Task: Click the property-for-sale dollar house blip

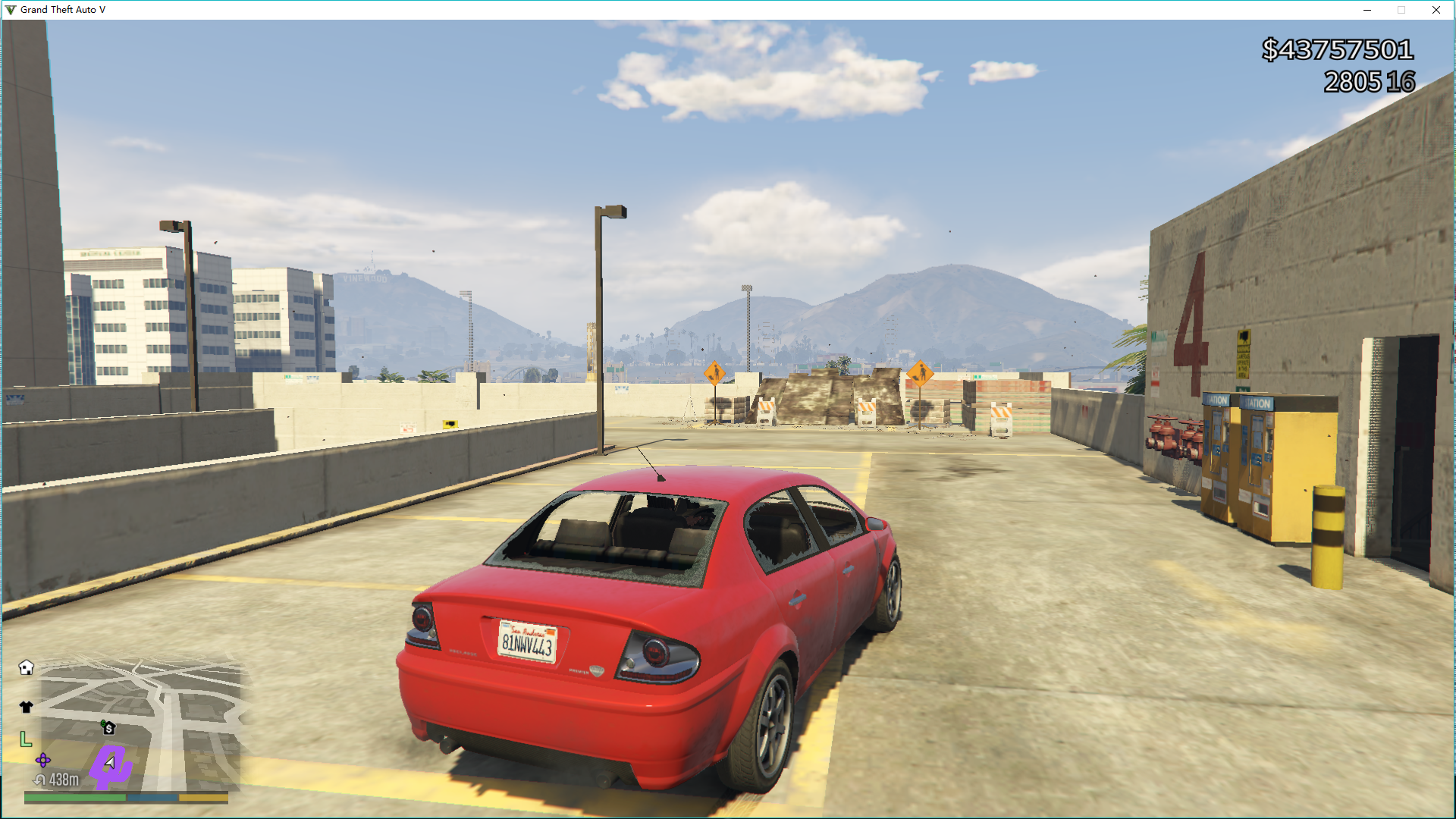Action: [108, 728]
